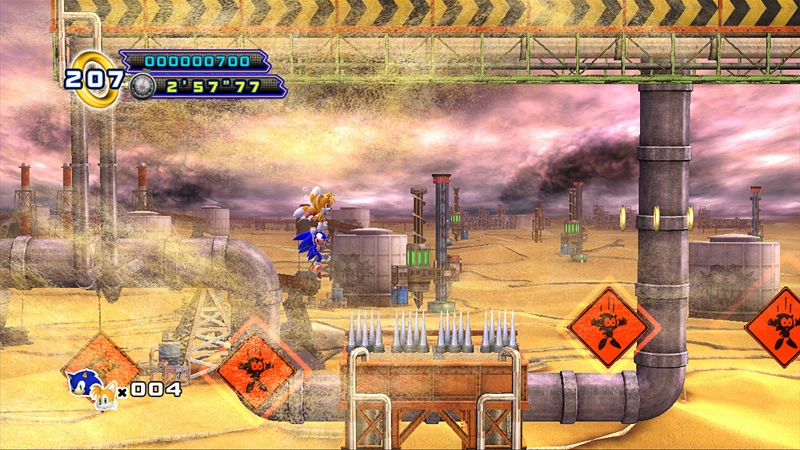Image resolution: width=800 pixels, height=450 pixels.
Task: Select the stopwatch icon beside the timer
Action: (142, 86)
